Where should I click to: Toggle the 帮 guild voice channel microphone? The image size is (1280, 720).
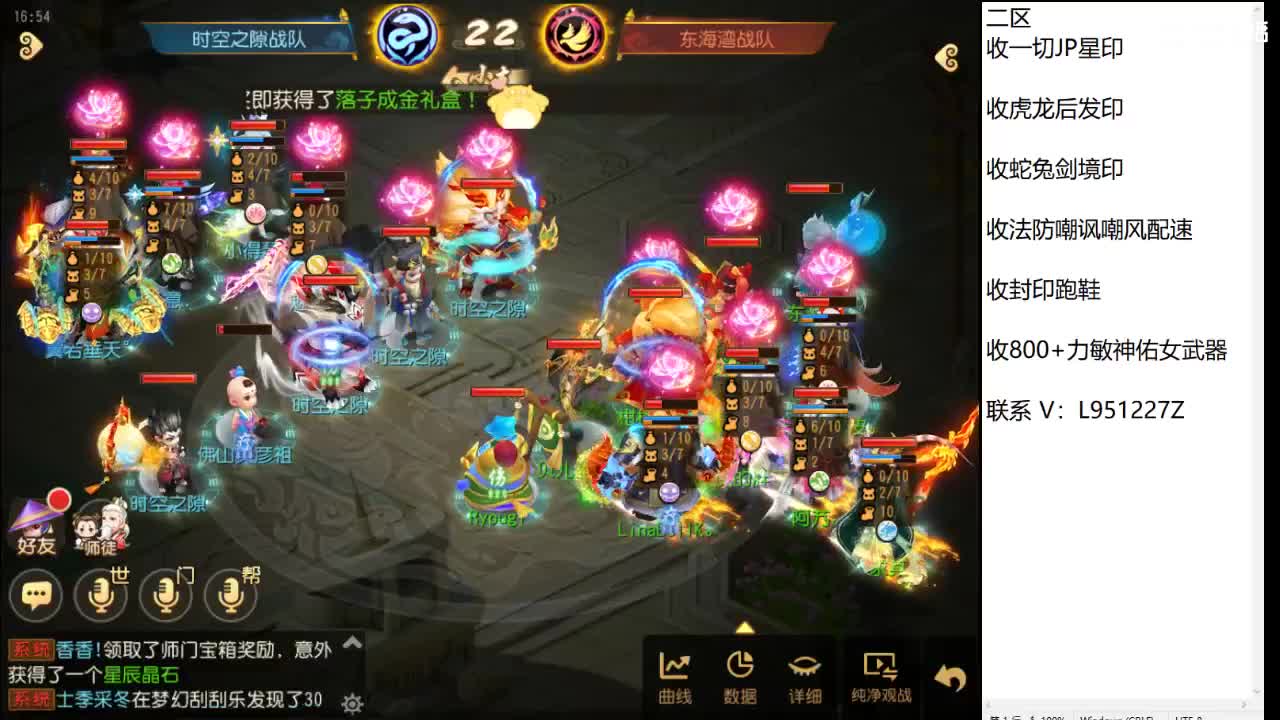click(231, 595)
